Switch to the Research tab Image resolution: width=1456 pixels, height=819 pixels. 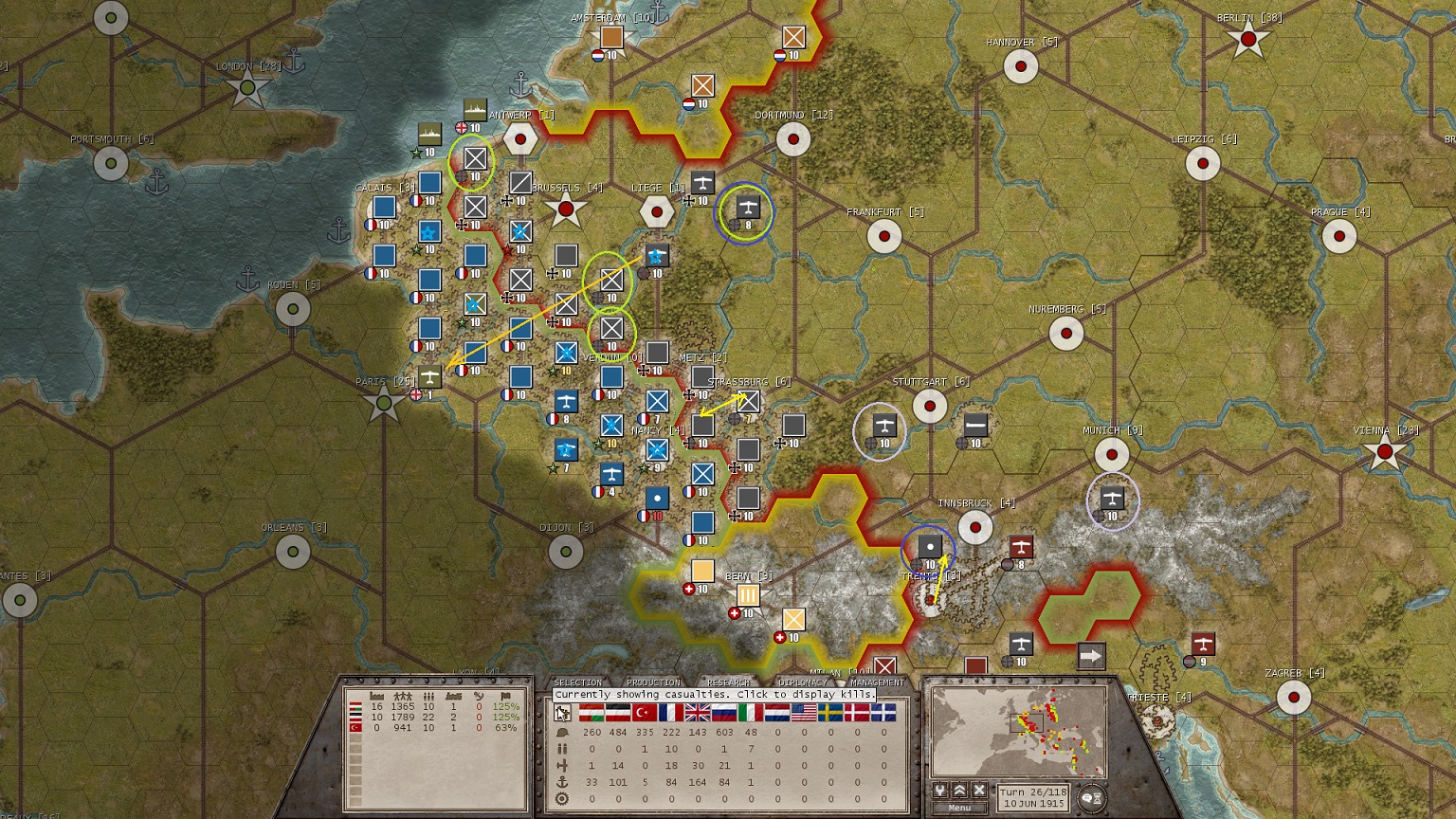tap(728, 682)
